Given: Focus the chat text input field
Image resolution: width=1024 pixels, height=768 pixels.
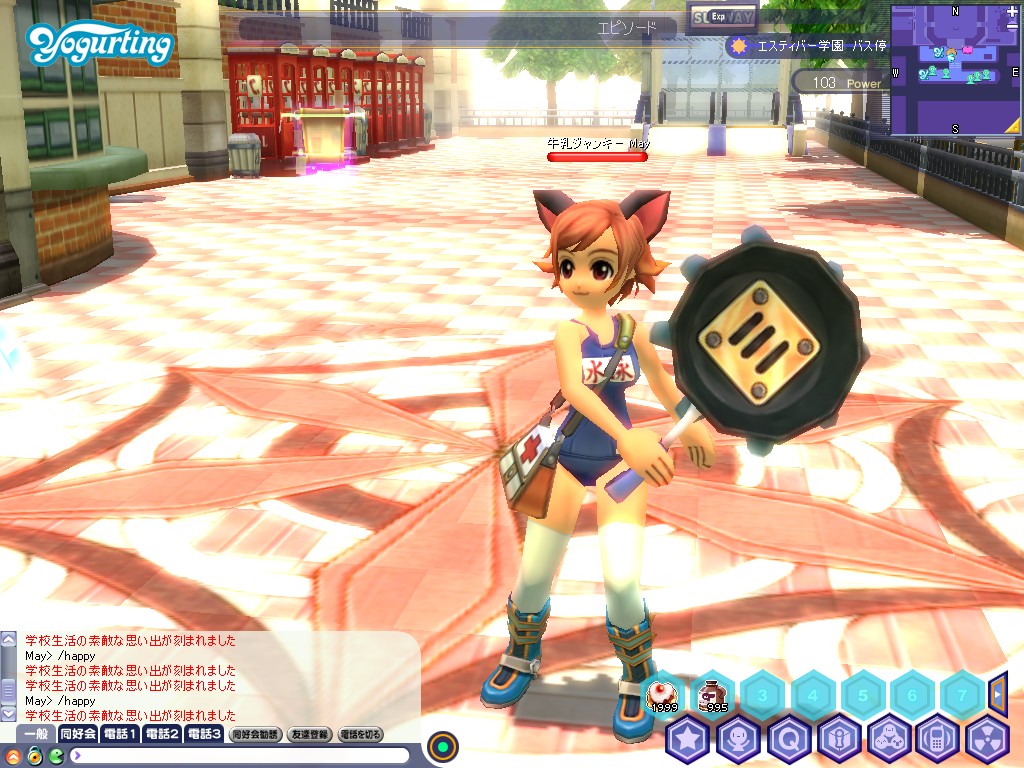Looking at the screenshot, I should tap(240, 755).
